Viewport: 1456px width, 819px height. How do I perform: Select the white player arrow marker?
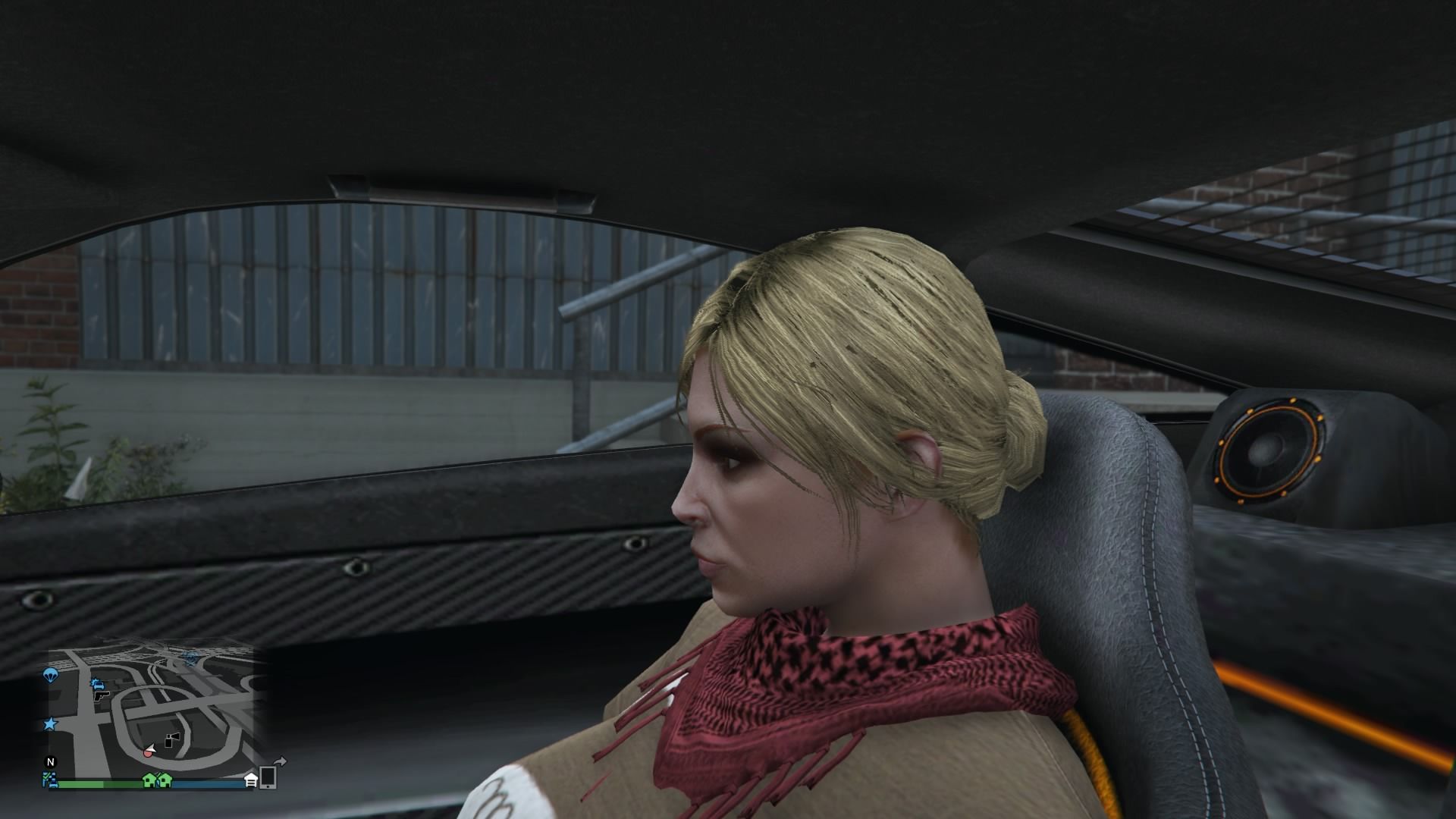151,748
